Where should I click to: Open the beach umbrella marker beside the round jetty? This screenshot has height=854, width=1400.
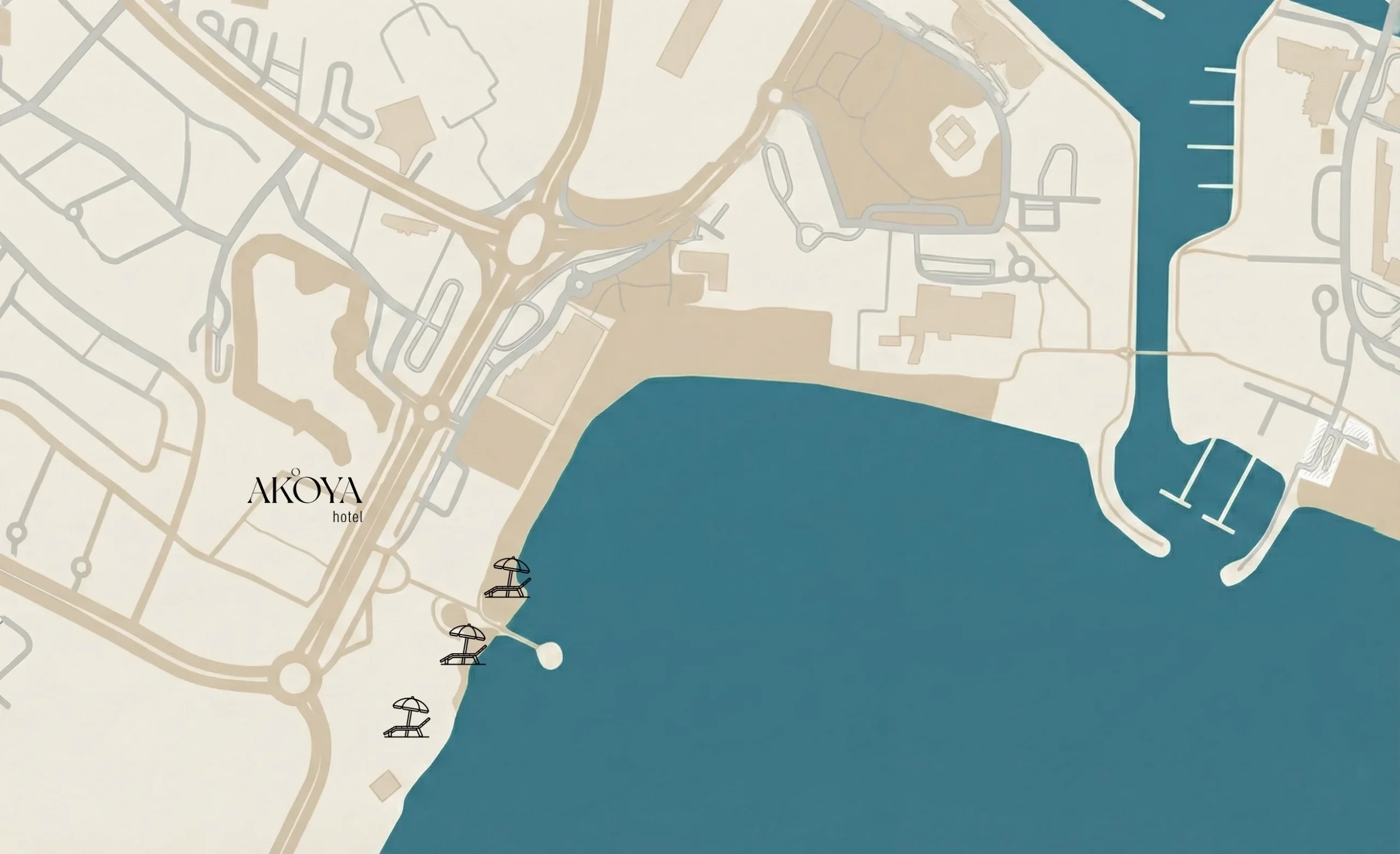click(464, 645)
